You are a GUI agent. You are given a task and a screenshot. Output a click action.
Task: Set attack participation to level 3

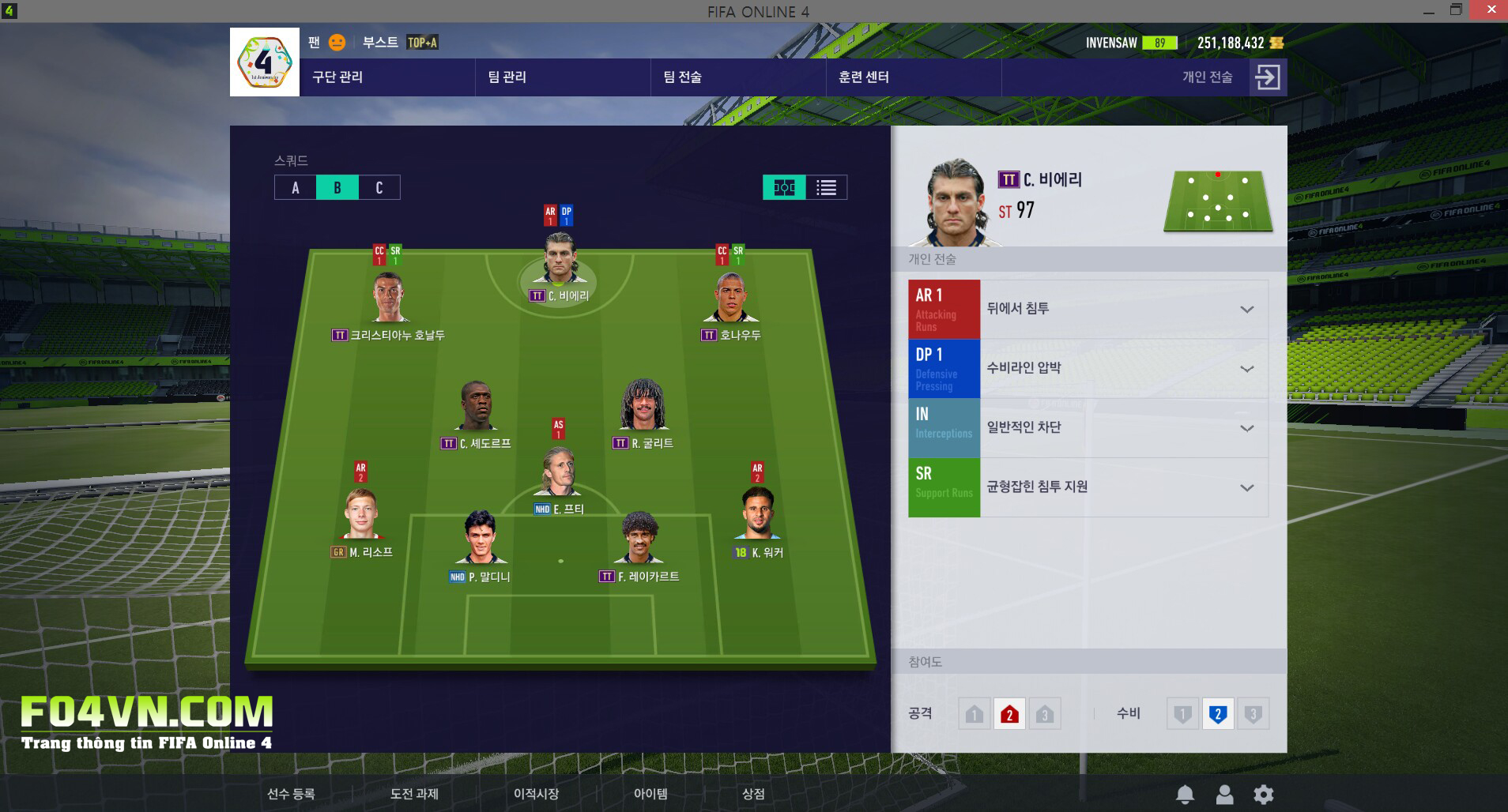tap(1044, 715)
